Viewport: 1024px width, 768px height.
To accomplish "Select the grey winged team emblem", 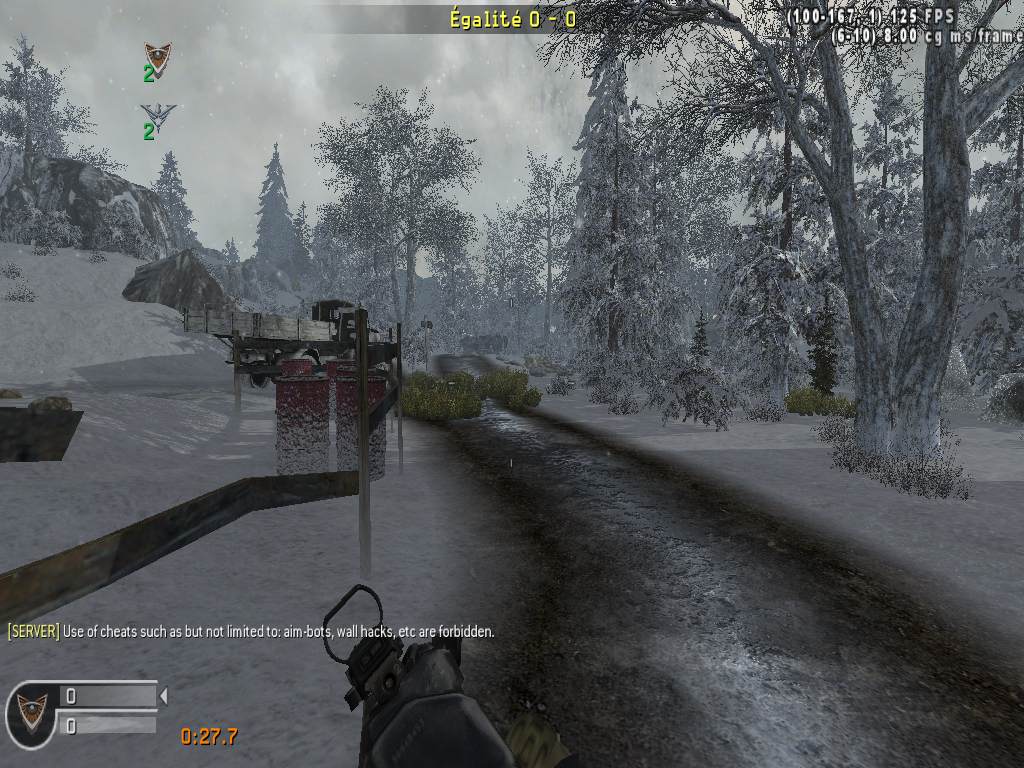I will click(x=157, y=112).
